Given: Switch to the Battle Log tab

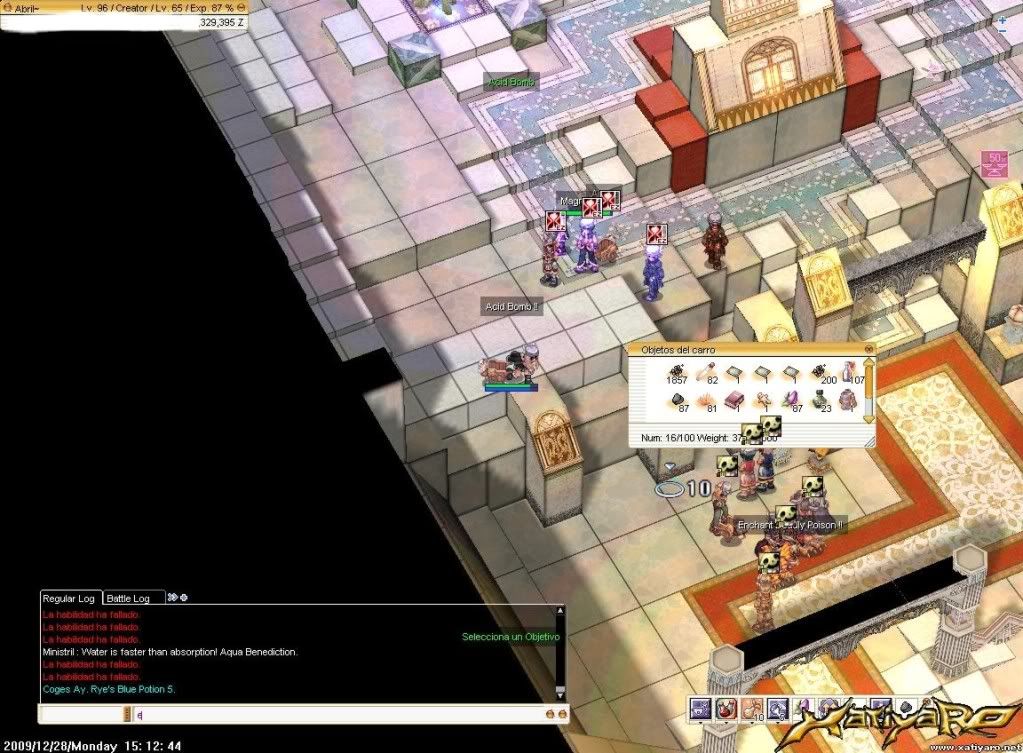Looking at the screenshot, I should (128, 598).
